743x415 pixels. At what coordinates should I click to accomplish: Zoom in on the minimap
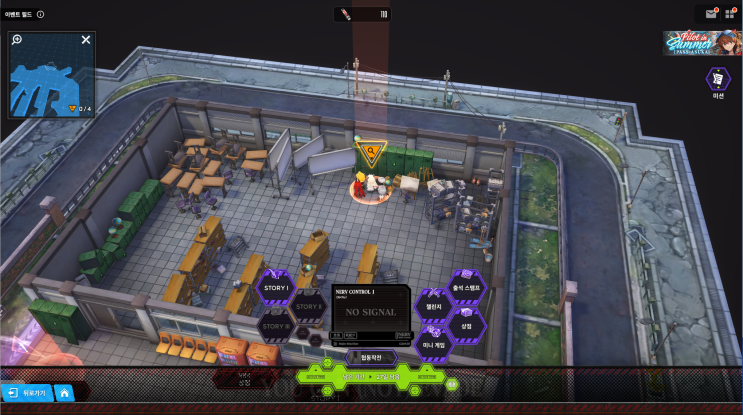click(18, 40)
